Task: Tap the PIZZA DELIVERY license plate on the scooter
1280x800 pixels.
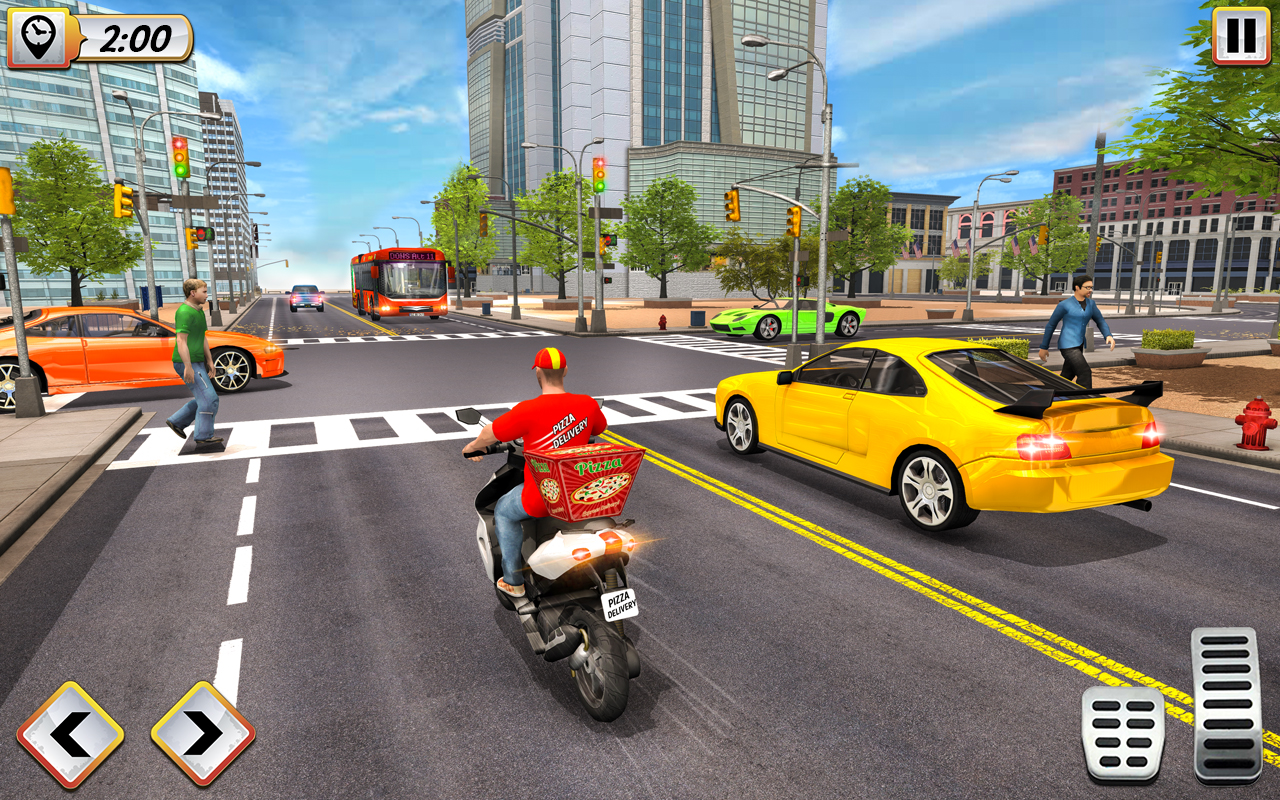Action: coord(619,605)
